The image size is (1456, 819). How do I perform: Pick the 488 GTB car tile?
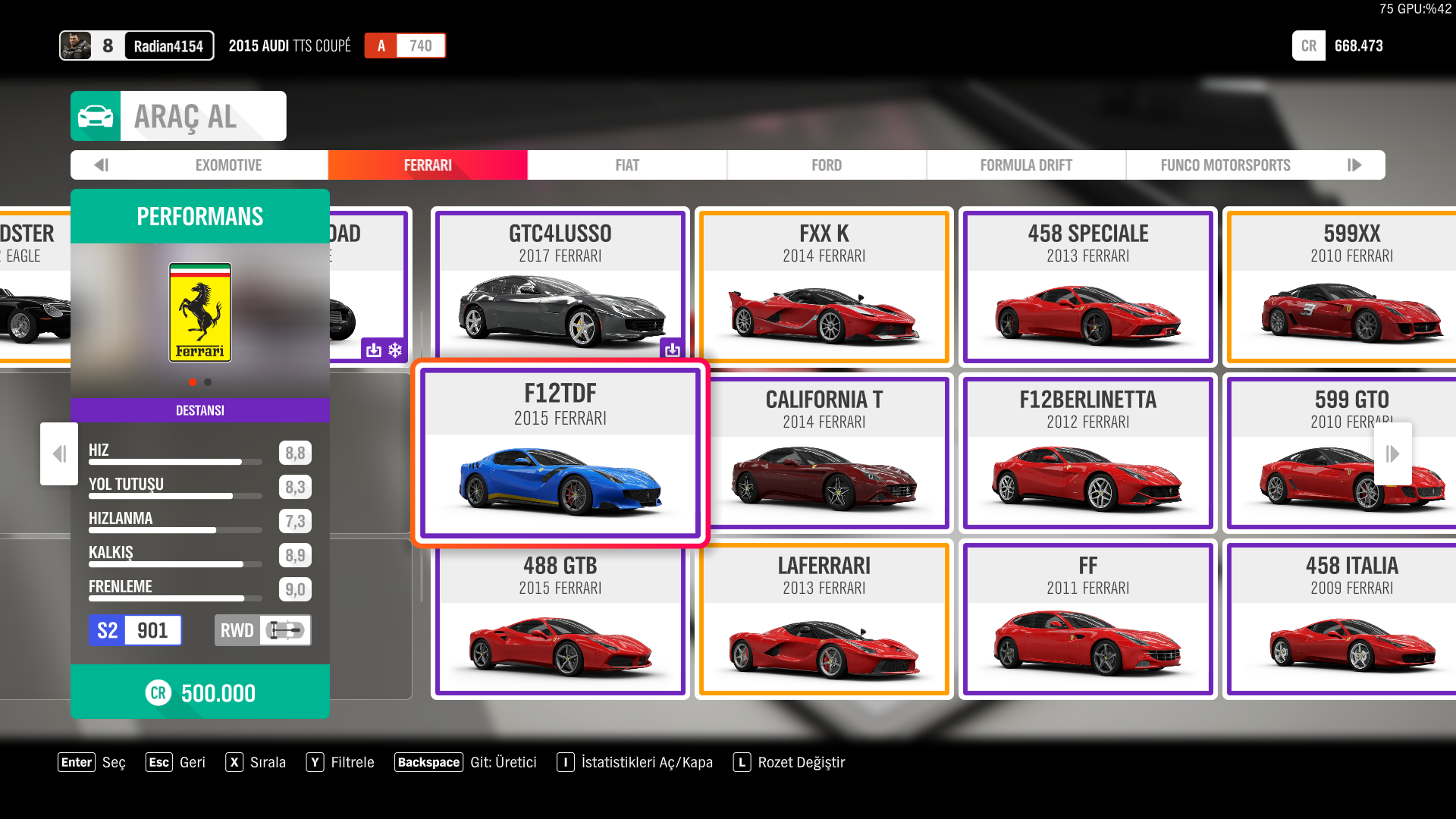coord(560,619)
